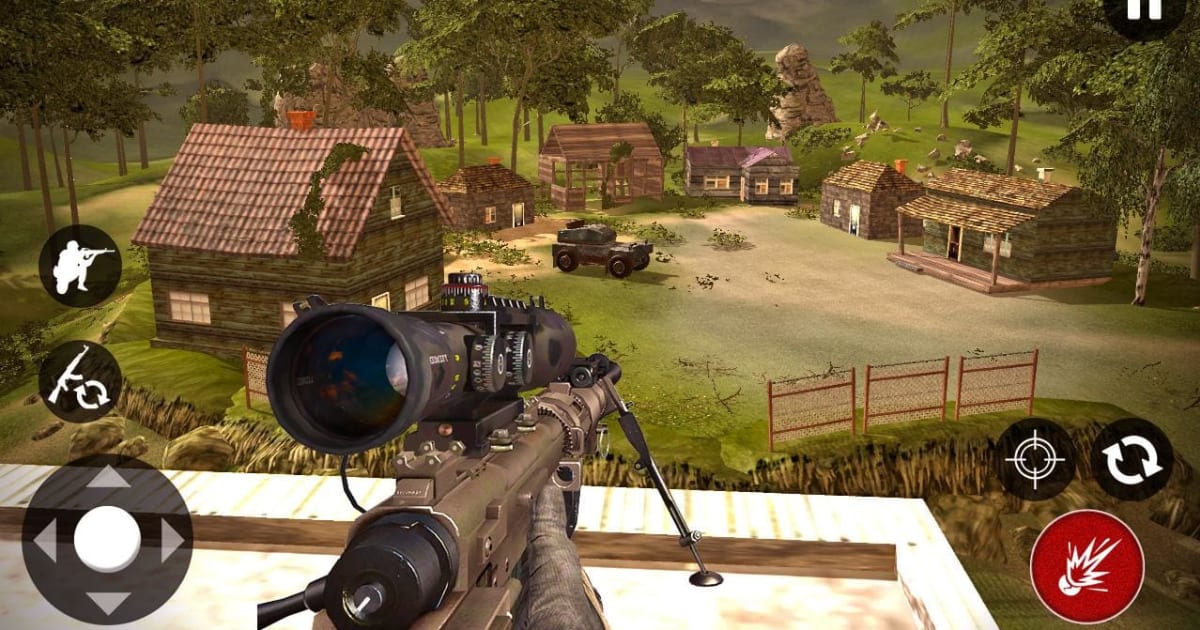Pause the game
1200x630 pixels.
pyautogui.click(x=1150, y=10)
